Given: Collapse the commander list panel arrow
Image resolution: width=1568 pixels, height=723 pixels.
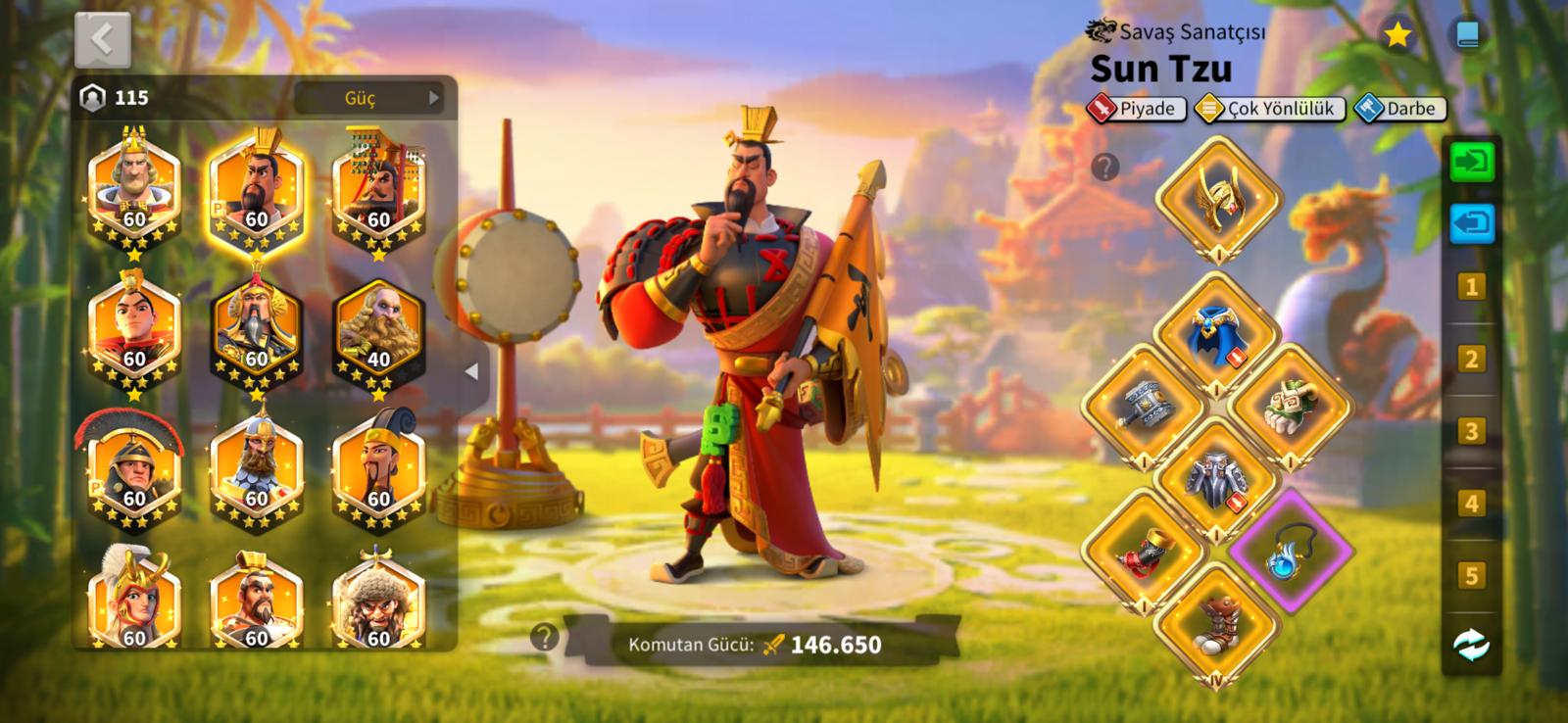Looking at the screenshot, I should click(x=472, y=372).
